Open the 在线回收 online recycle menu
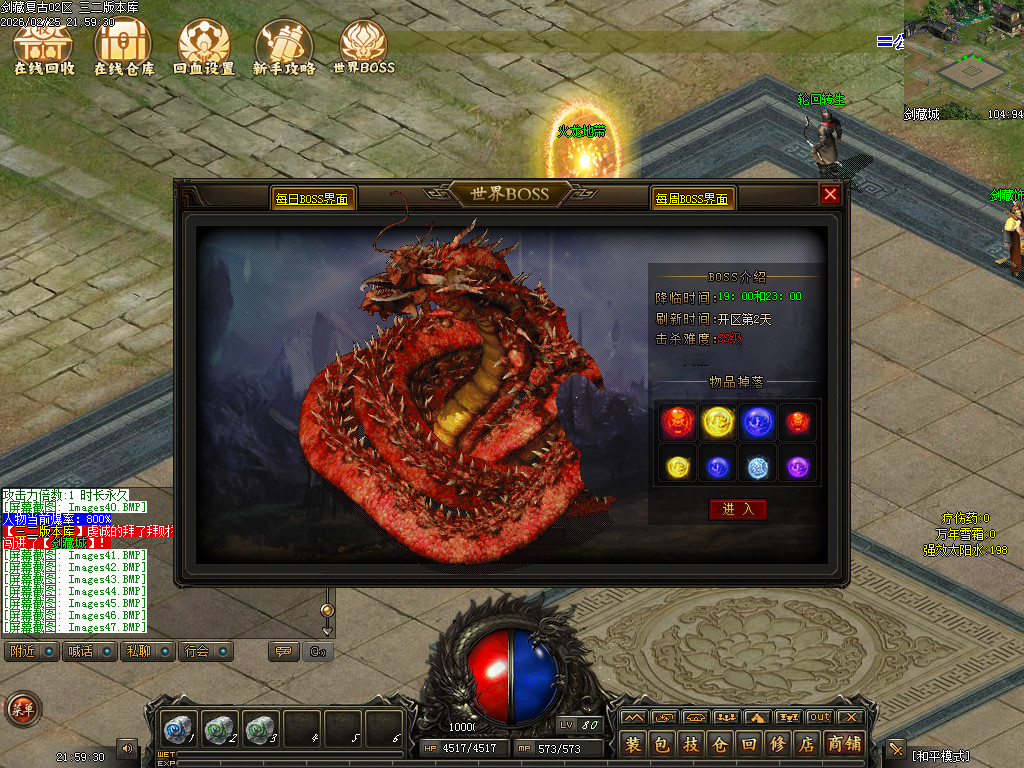Image resolution: width=1024 pixels, height=768 pixels. click(x=44, y=48)
